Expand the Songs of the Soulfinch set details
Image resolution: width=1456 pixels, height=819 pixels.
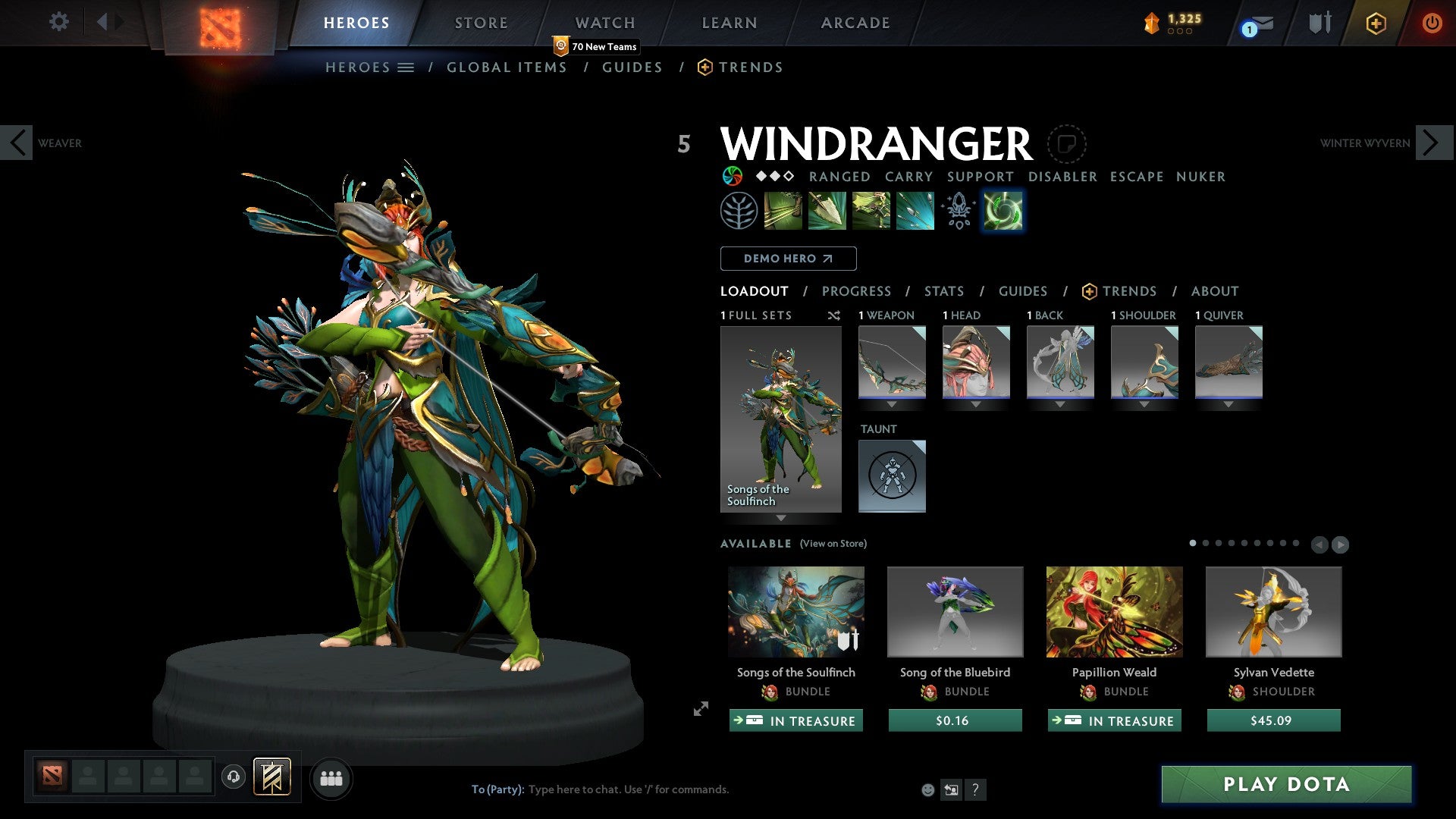pyautogui.click(x=781, y=516)
